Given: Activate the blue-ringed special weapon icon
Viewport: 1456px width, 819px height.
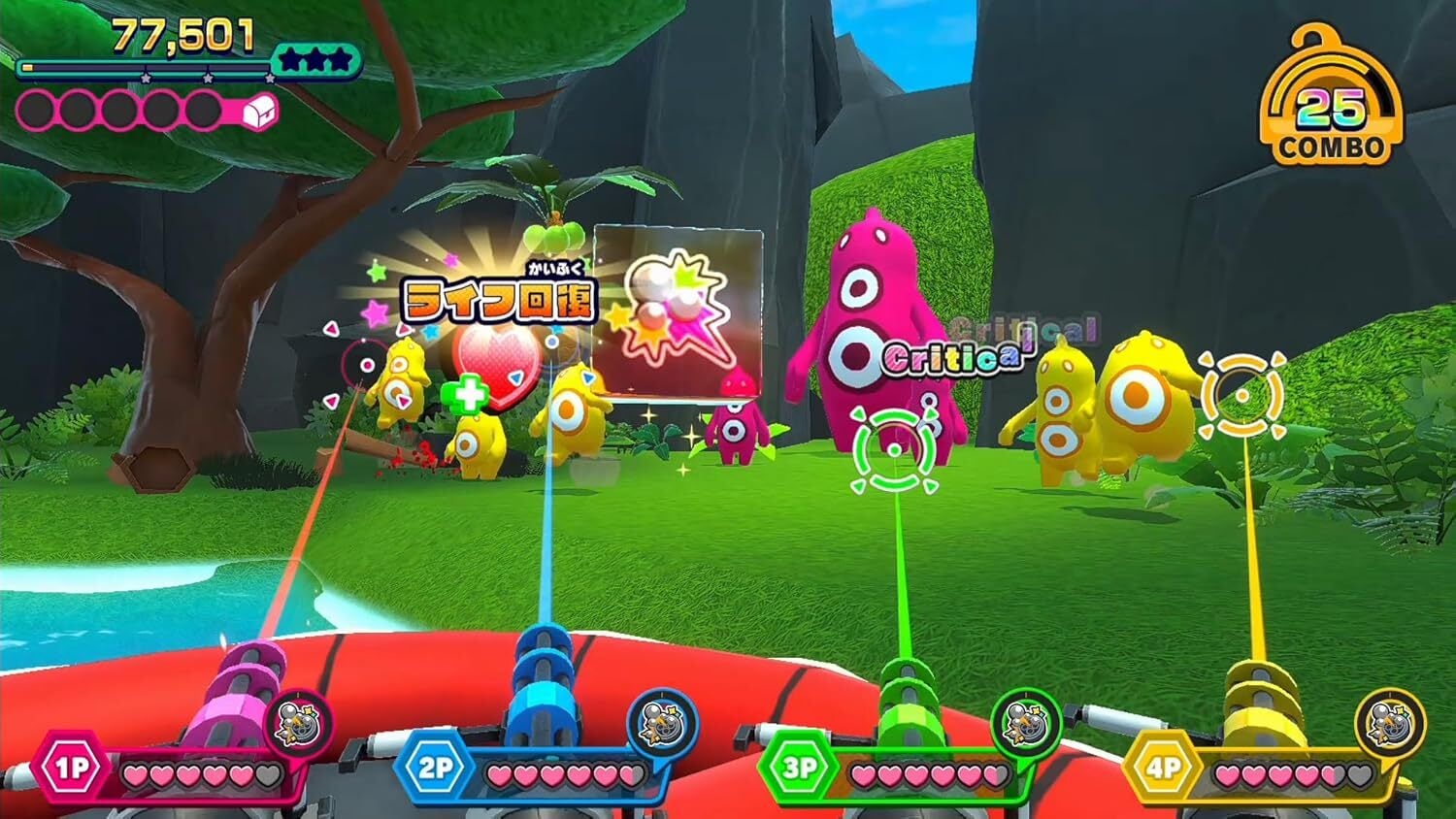Looking at the screenshot, I should coord(662,723).
